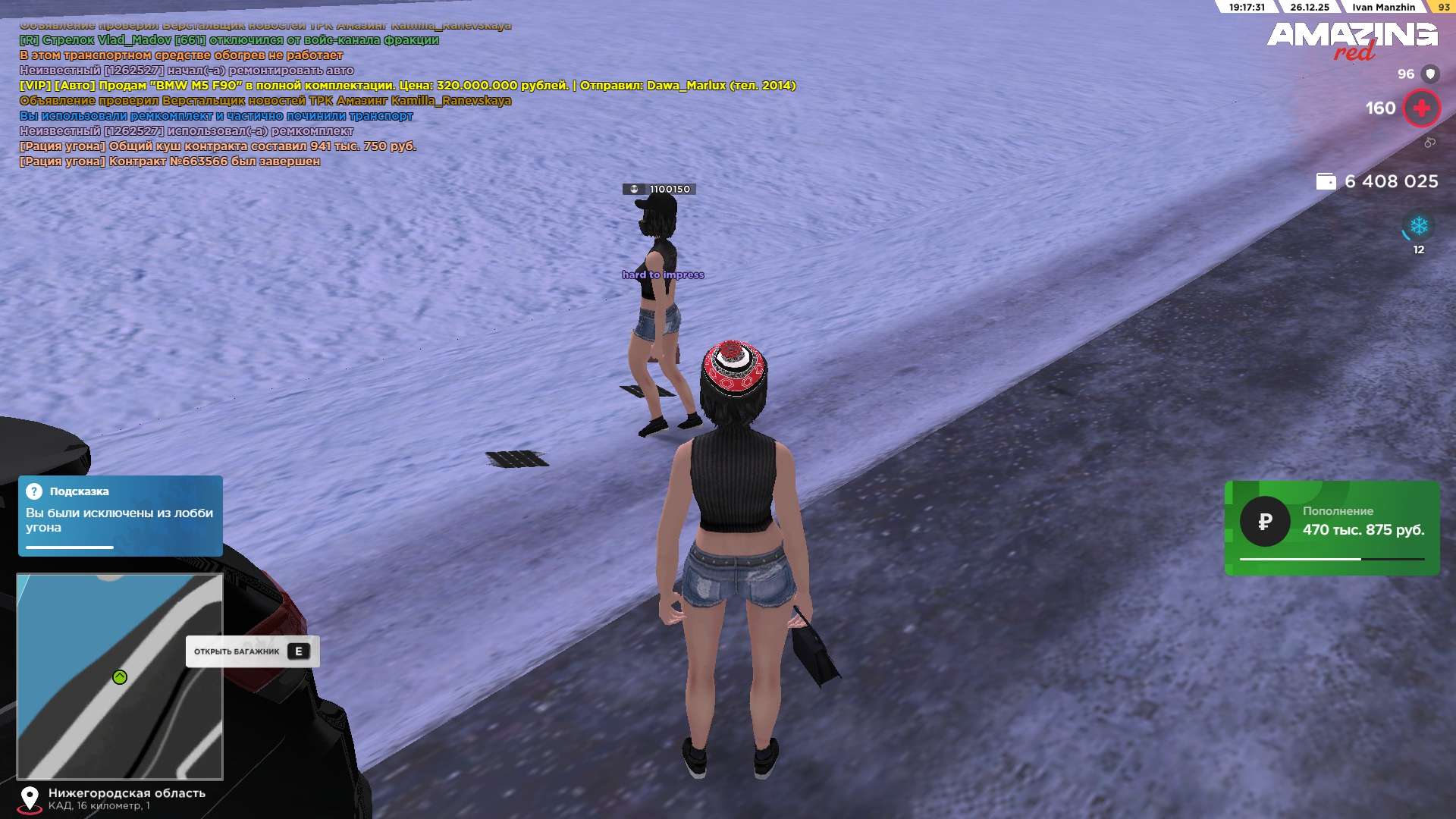Click the minimap

(x=120, y=676)
